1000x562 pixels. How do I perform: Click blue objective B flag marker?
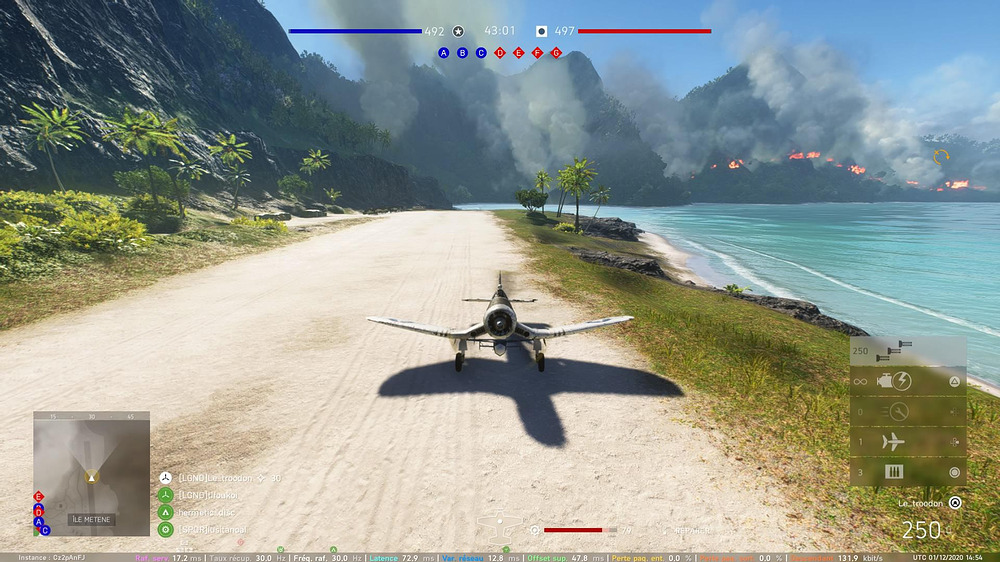tap(462, 52)
